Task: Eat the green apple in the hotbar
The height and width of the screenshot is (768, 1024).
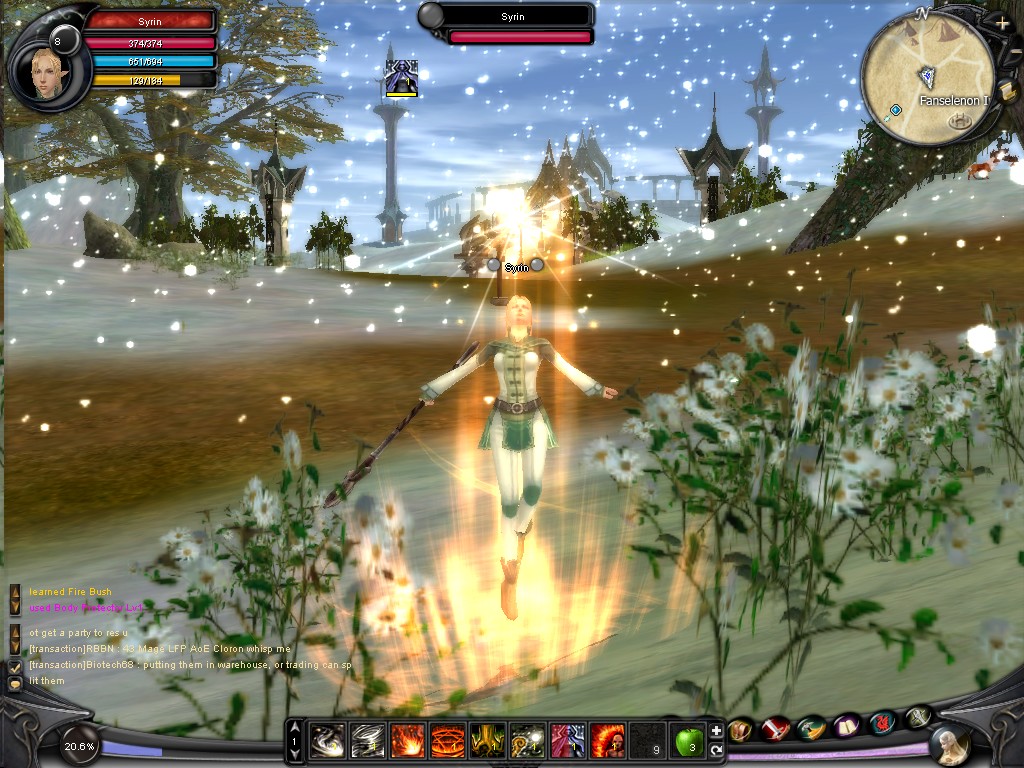Action: click(x=688, y=741)
